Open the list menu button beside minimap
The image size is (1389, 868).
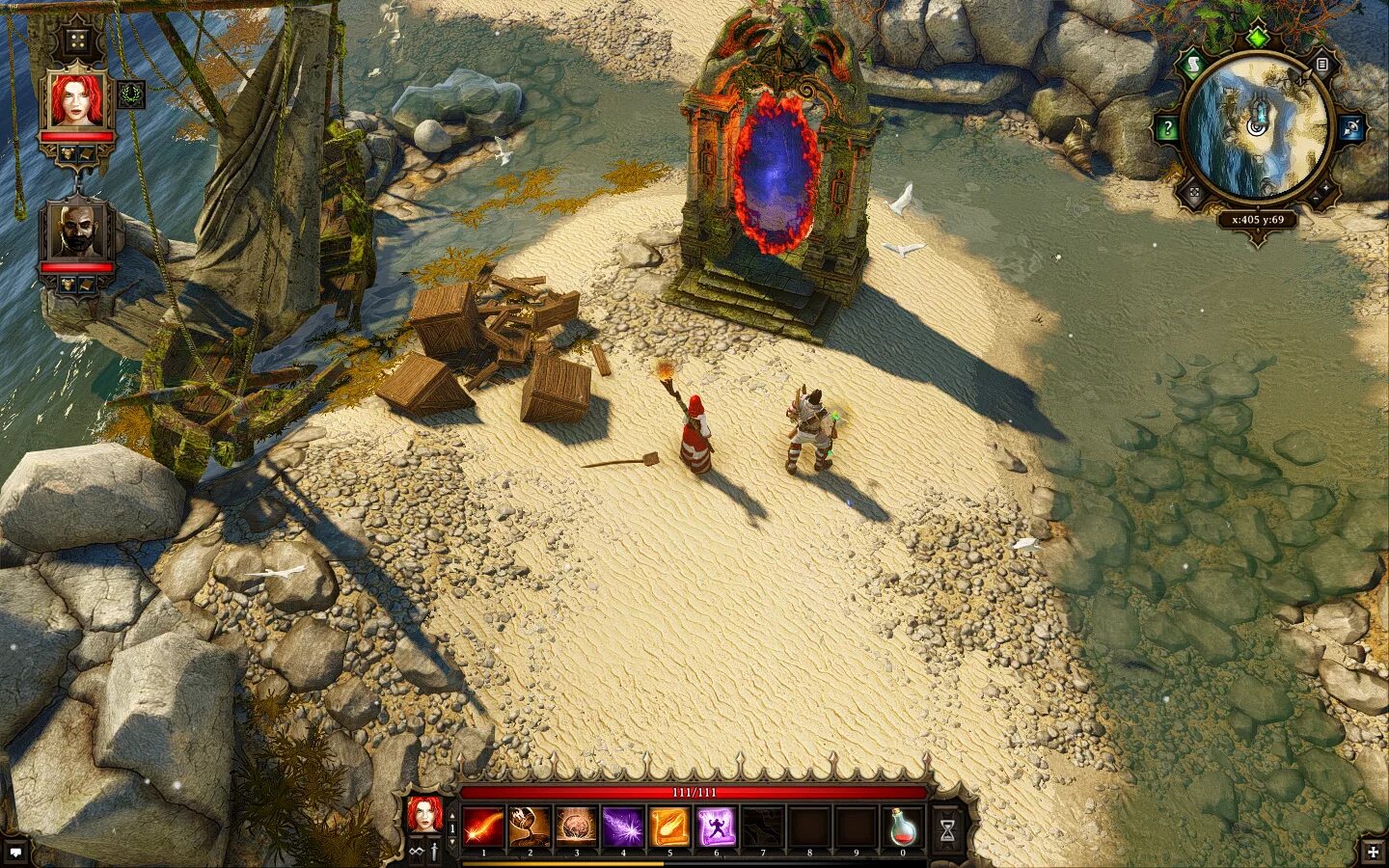click(x=1322, y=65)
